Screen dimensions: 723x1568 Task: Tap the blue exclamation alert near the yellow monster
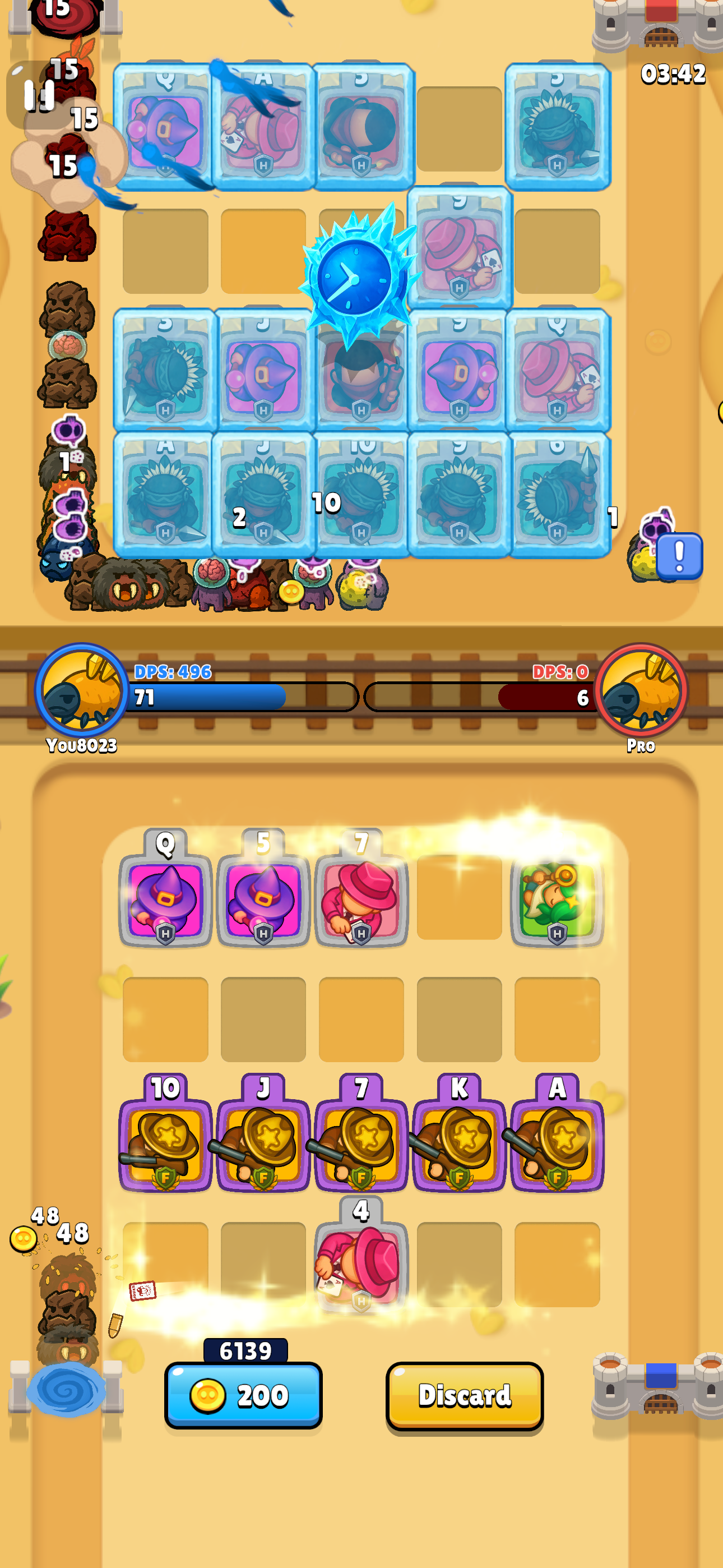(678, 555)
